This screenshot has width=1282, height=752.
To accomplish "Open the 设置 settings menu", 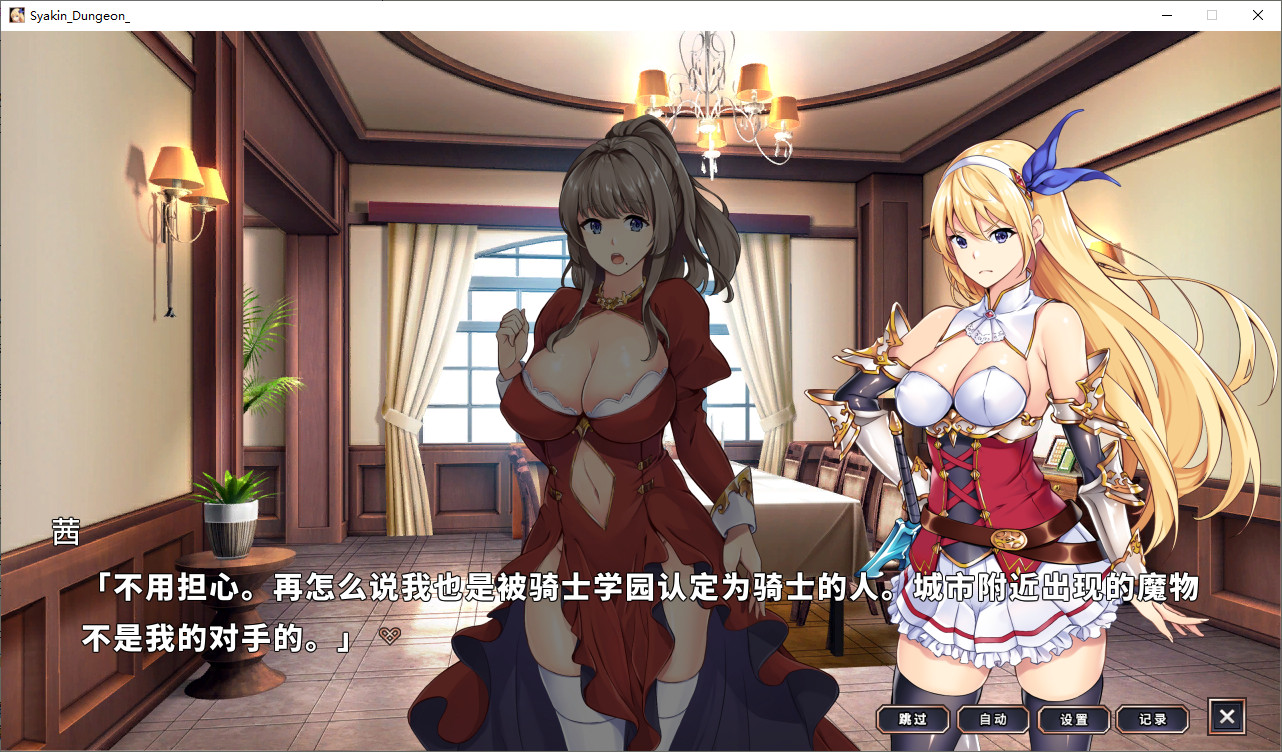I will click(x=1074, y=718).
